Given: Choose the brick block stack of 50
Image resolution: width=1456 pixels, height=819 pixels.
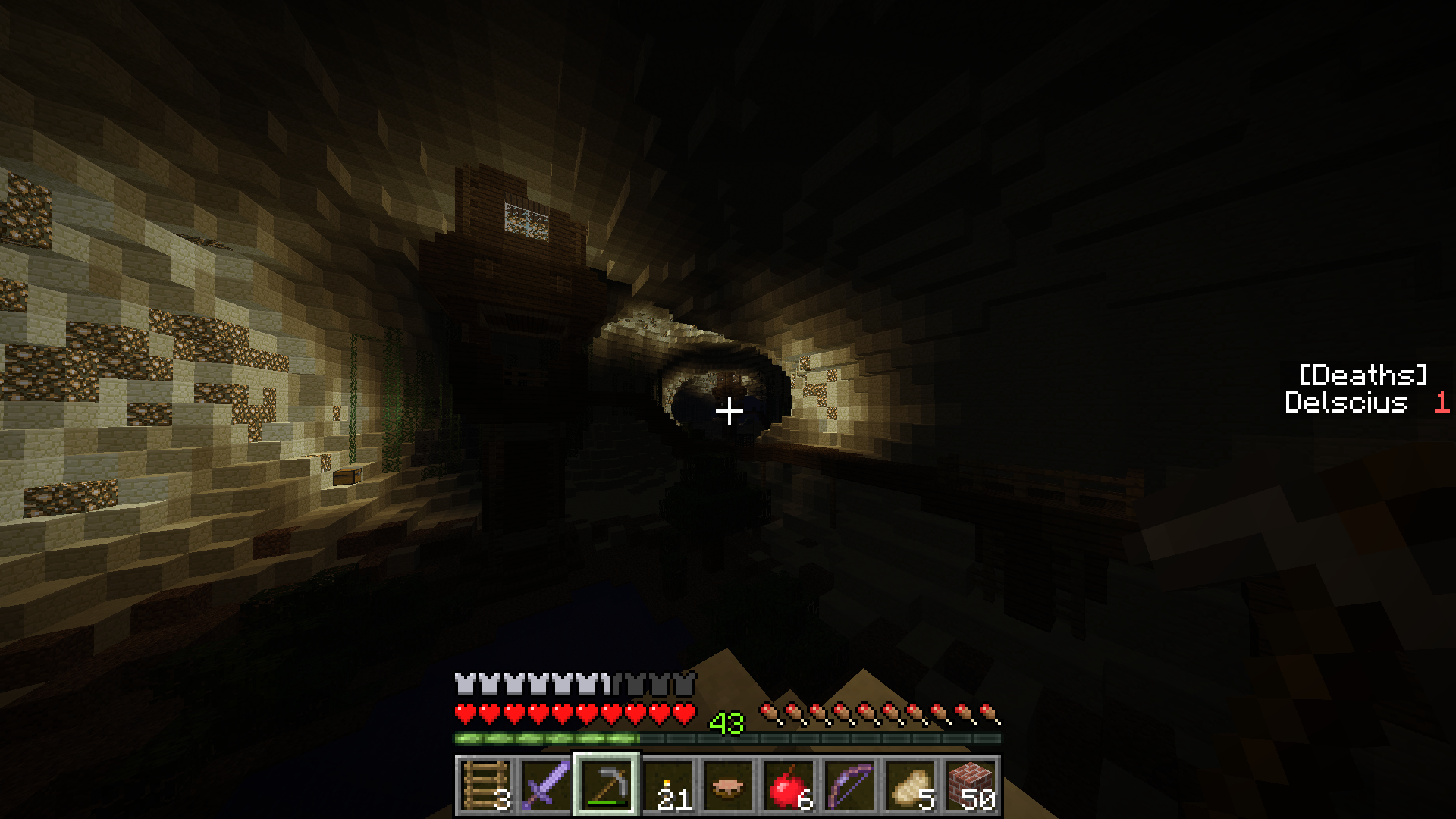Looking at the screenshot, I should pos(971,786).
